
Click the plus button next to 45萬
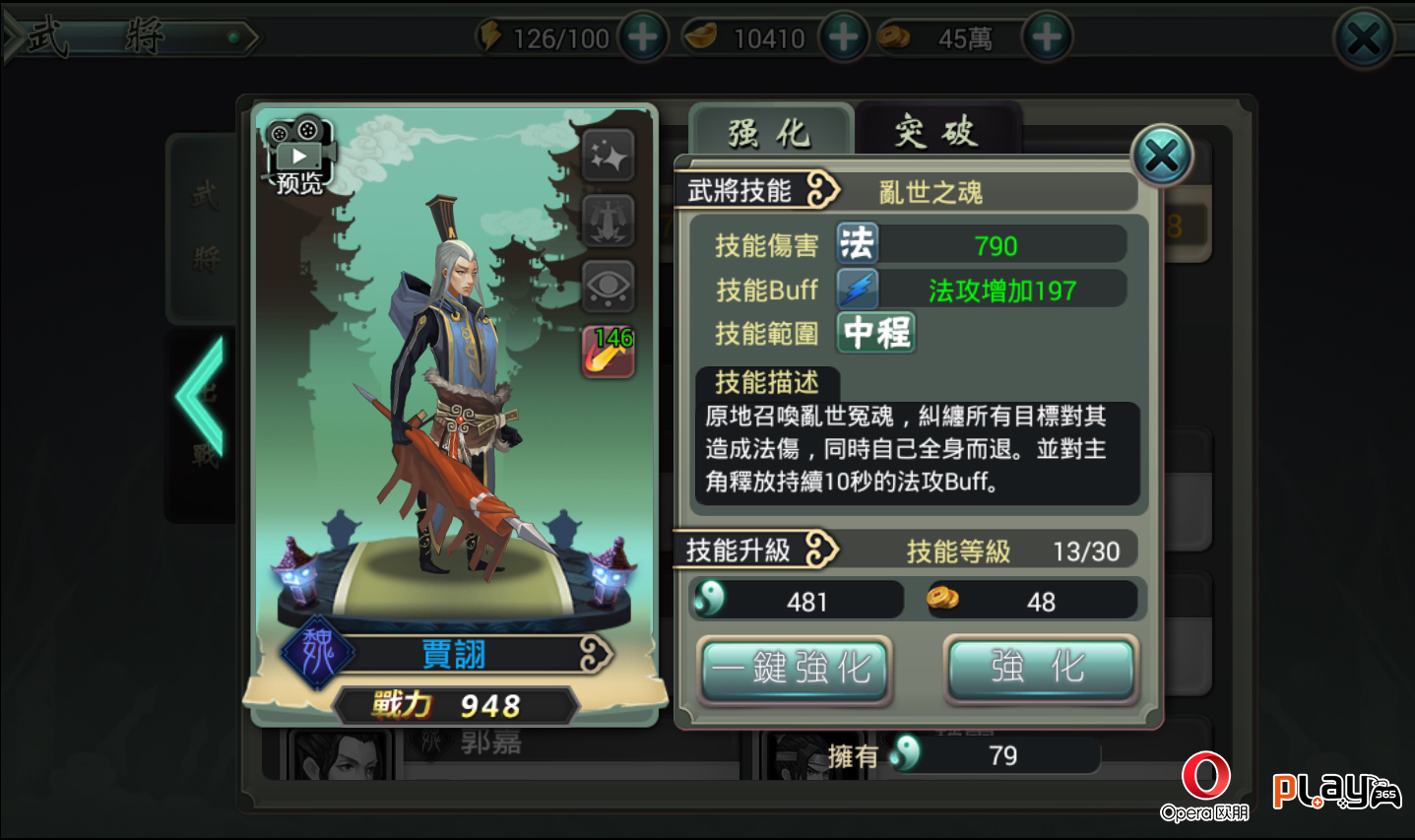point(1047,36)
